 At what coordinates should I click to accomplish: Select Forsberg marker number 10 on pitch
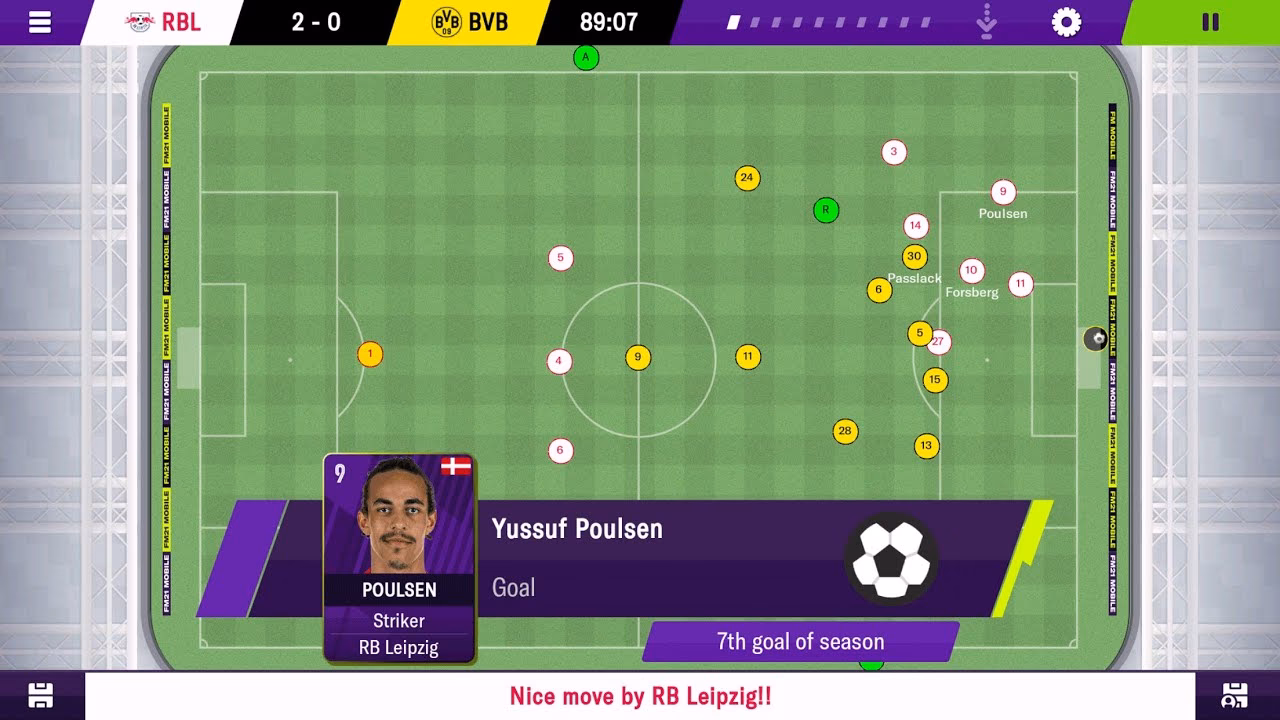pyautogui.click(x=970, y=269)
